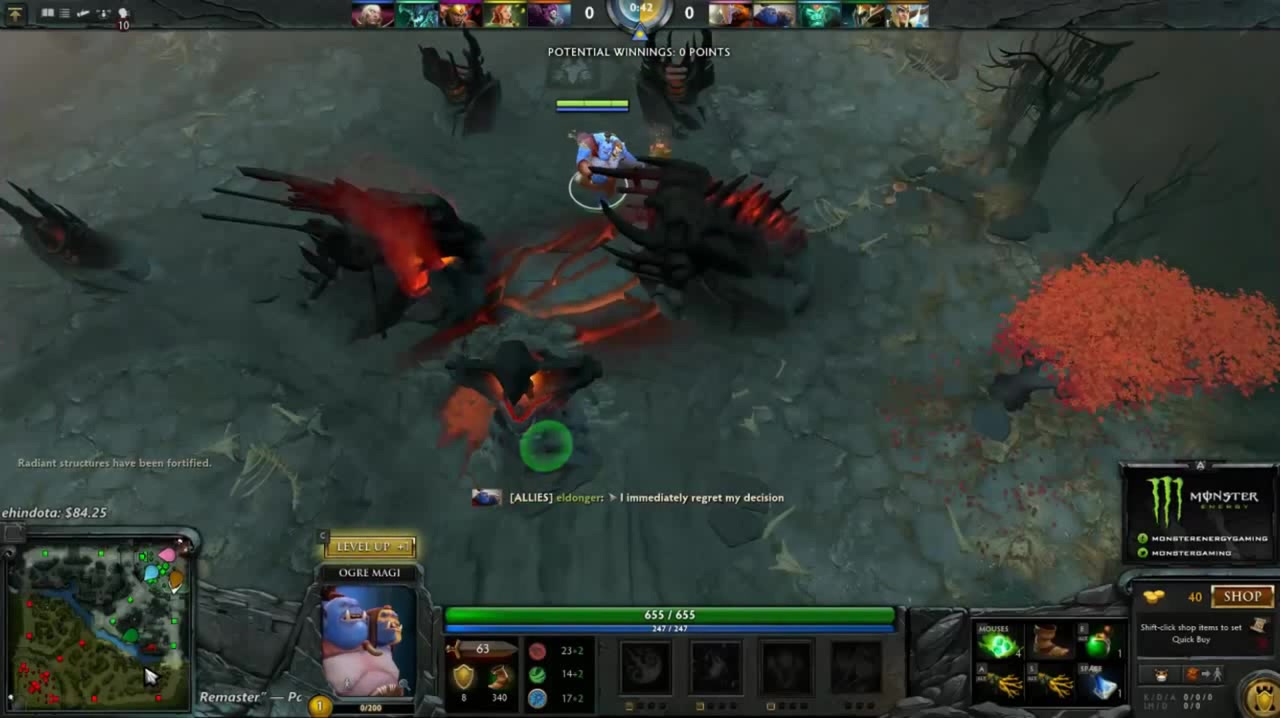This screenshot has width=1280, height=718.
Task: Use the green Healing Salve flask
Action: click(x=1100, y=642)
